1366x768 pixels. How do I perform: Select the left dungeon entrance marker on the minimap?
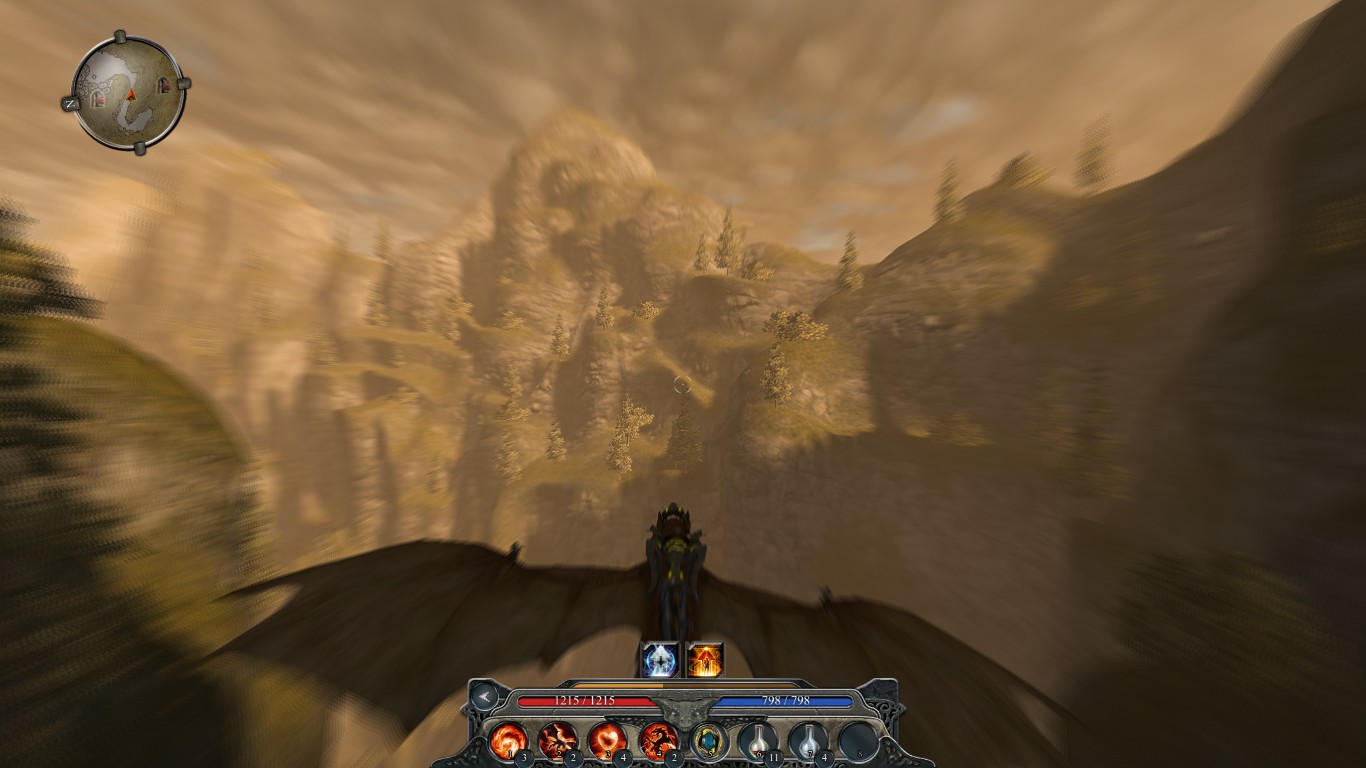98,99
